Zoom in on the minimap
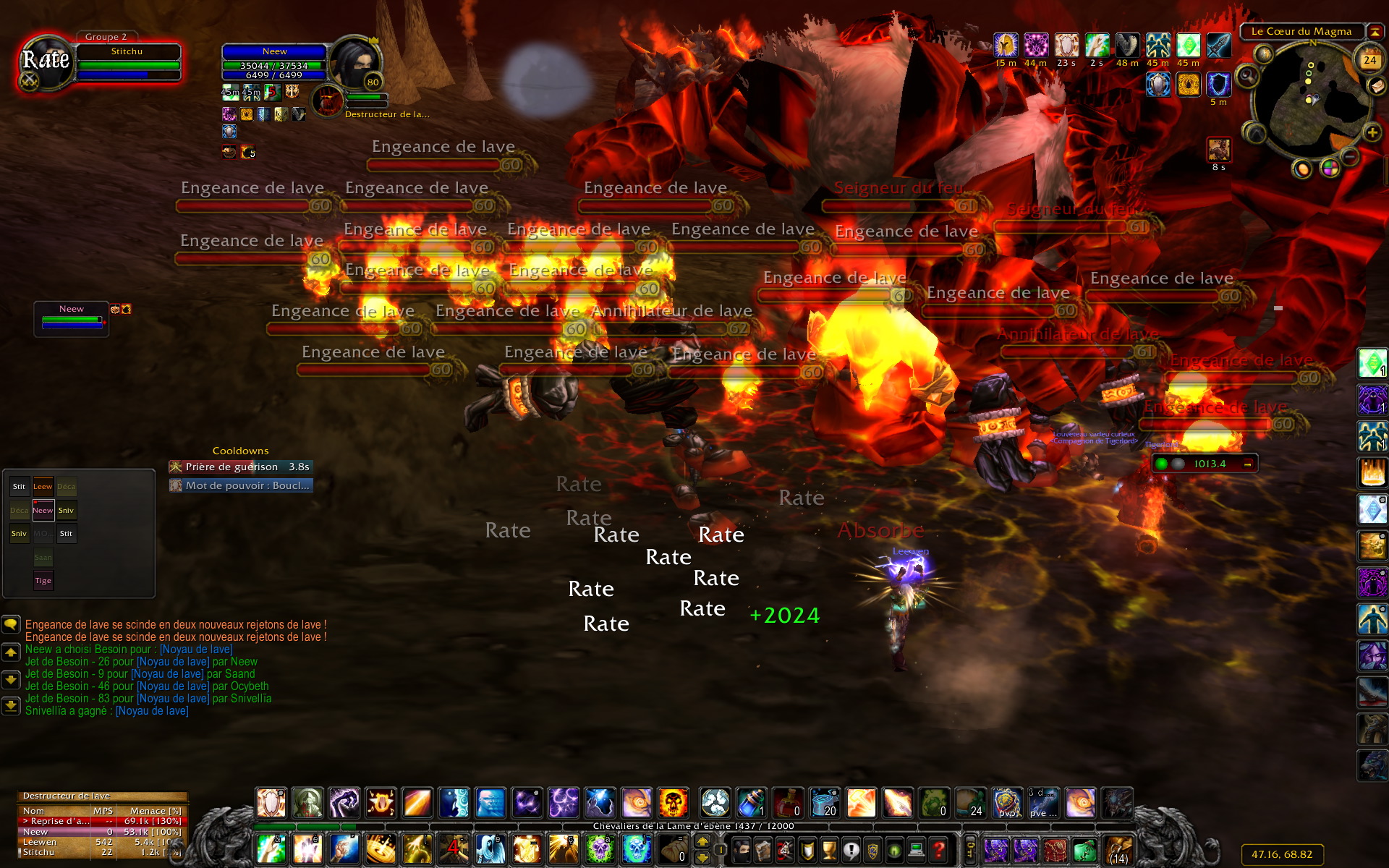Screen dimensions: 1389x868 [x=1372, y=132]
